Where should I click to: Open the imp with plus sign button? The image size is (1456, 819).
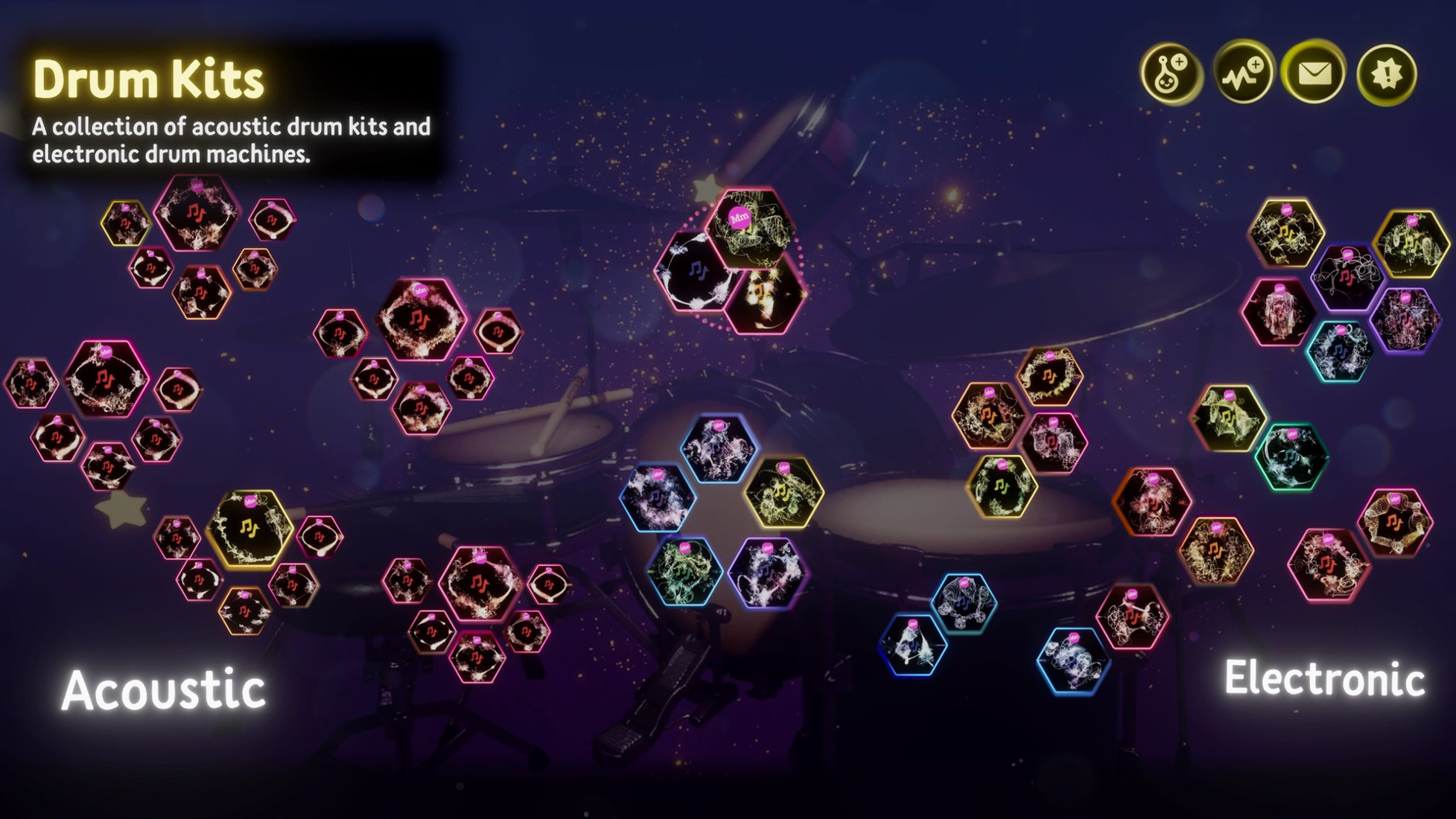pyautogui.click(x=1172, y=74)
